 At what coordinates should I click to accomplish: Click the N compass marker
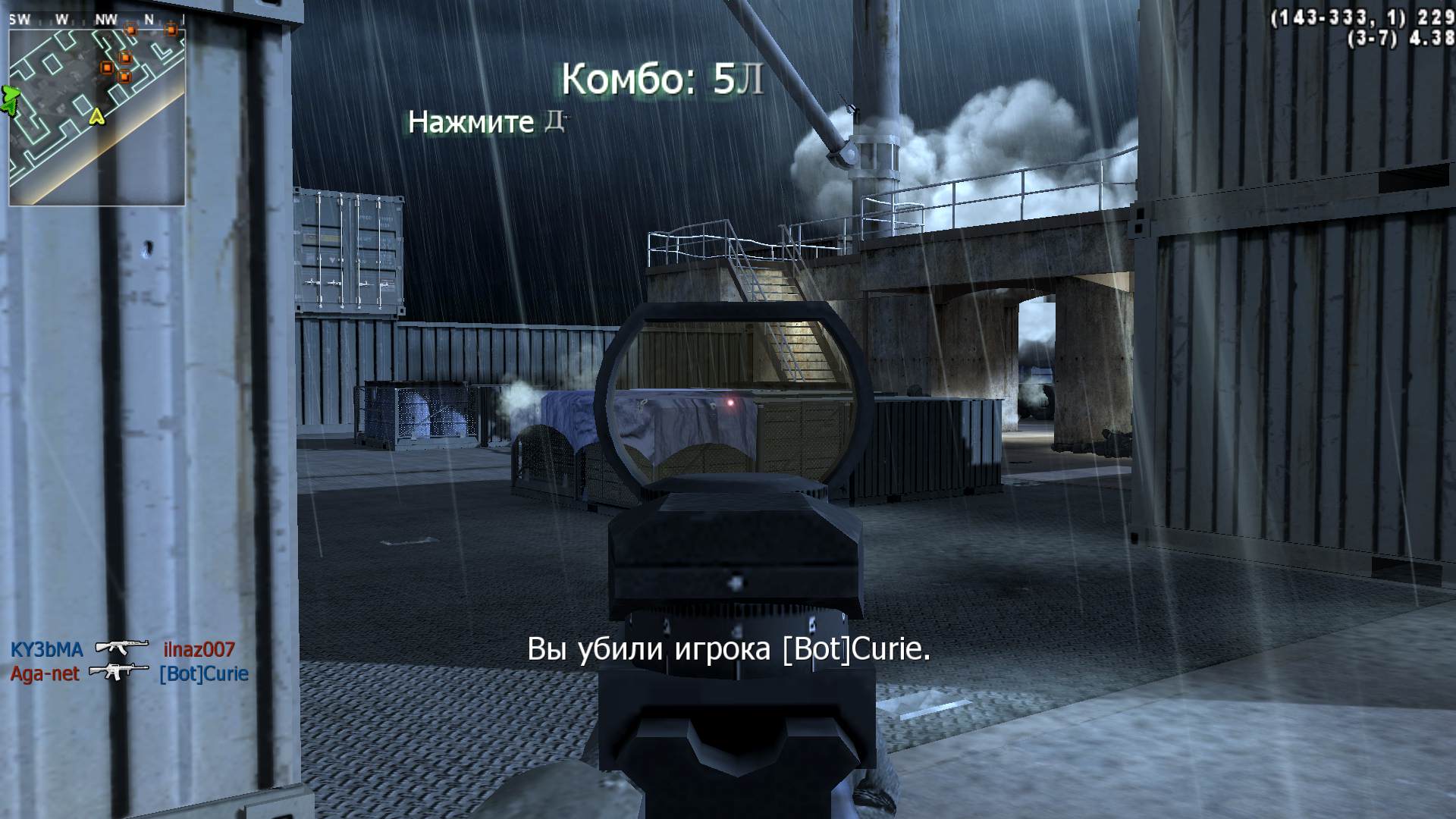[x=149, y=19]
